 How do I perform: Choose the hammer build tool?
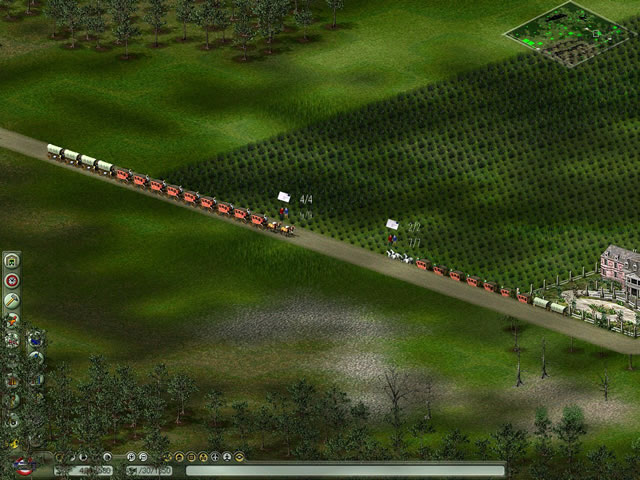coord(12,301)
